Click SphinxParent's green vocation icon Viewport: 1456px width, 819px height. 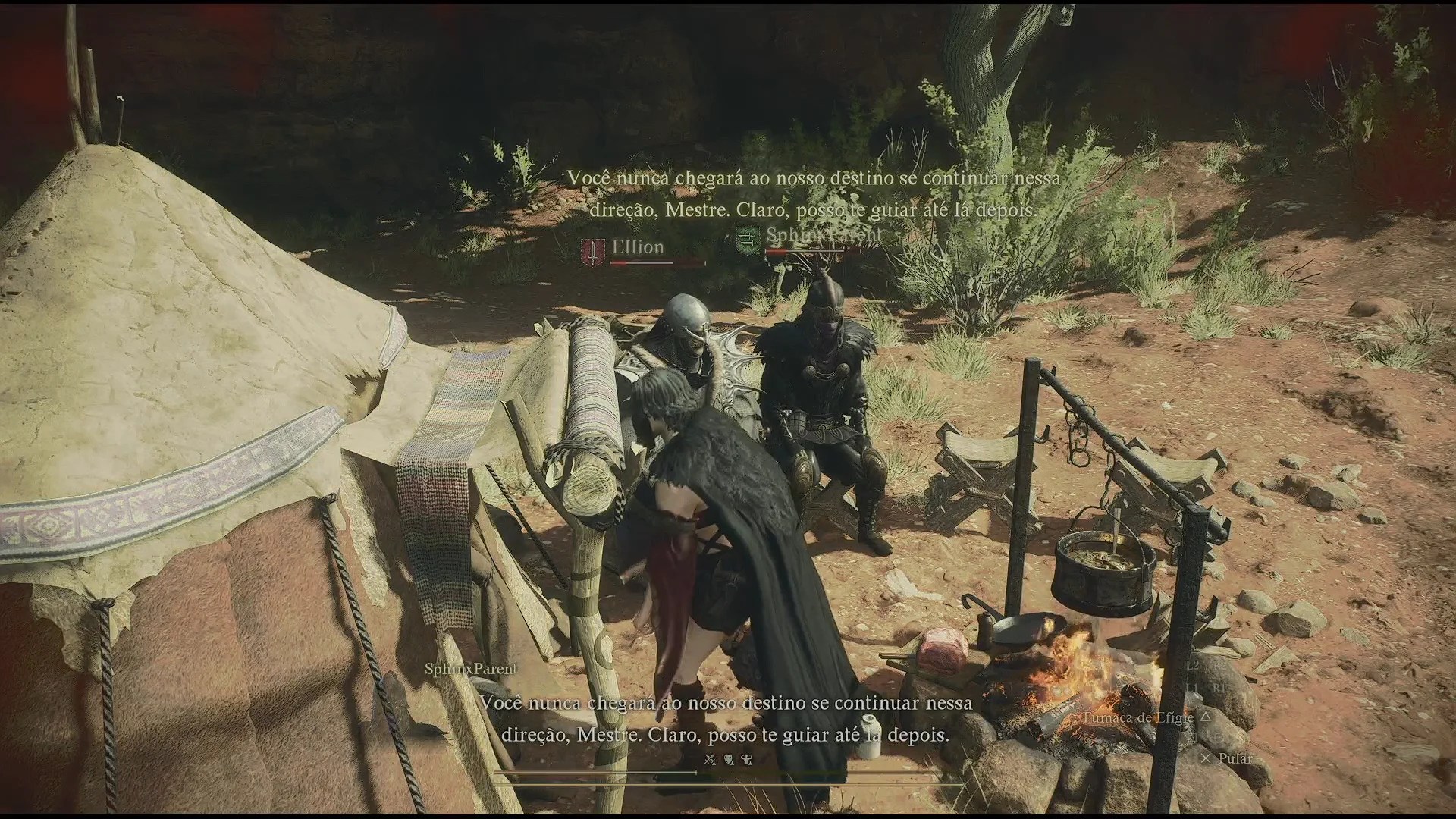point(747,240)
